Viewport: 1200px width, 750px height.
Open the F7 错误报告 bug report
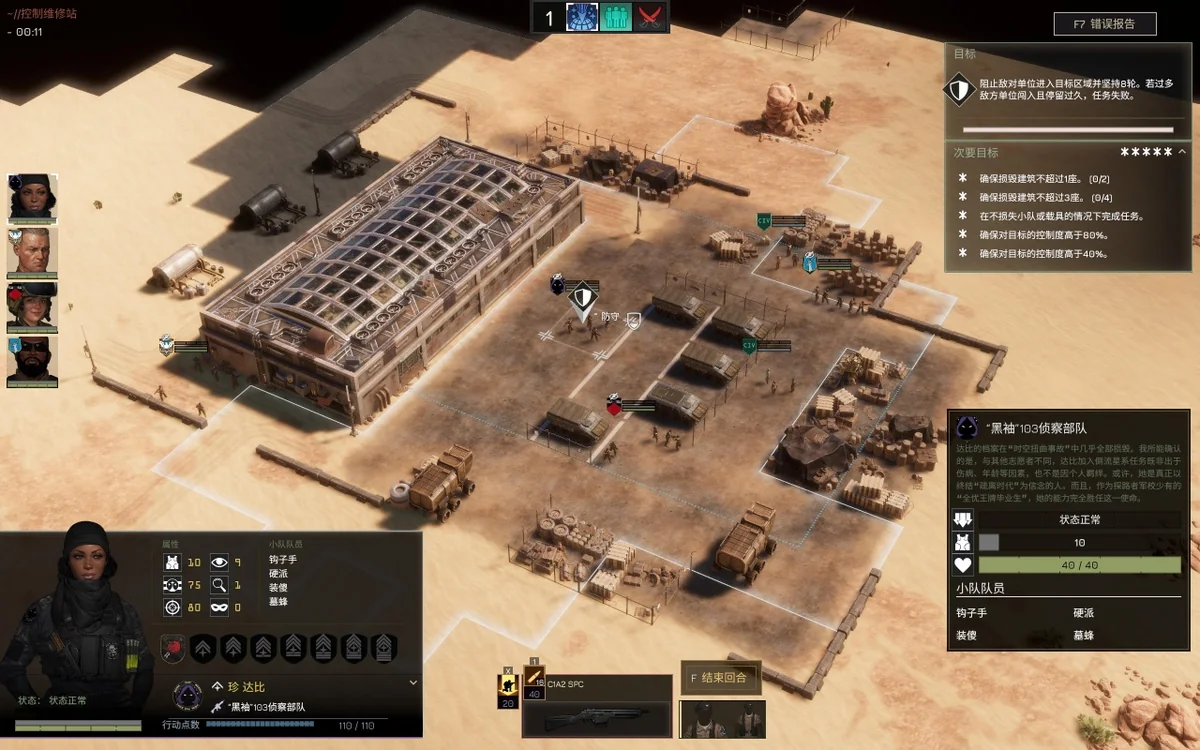coord(1104,24)
